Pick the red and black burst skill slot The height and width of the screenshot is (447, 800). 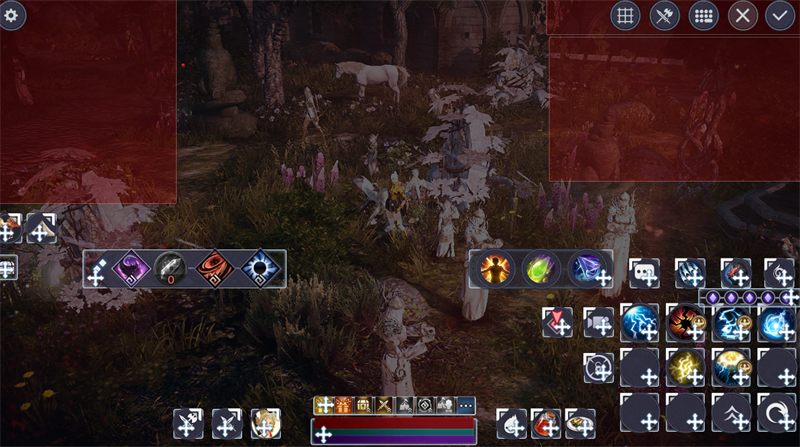tap(685, 322)
